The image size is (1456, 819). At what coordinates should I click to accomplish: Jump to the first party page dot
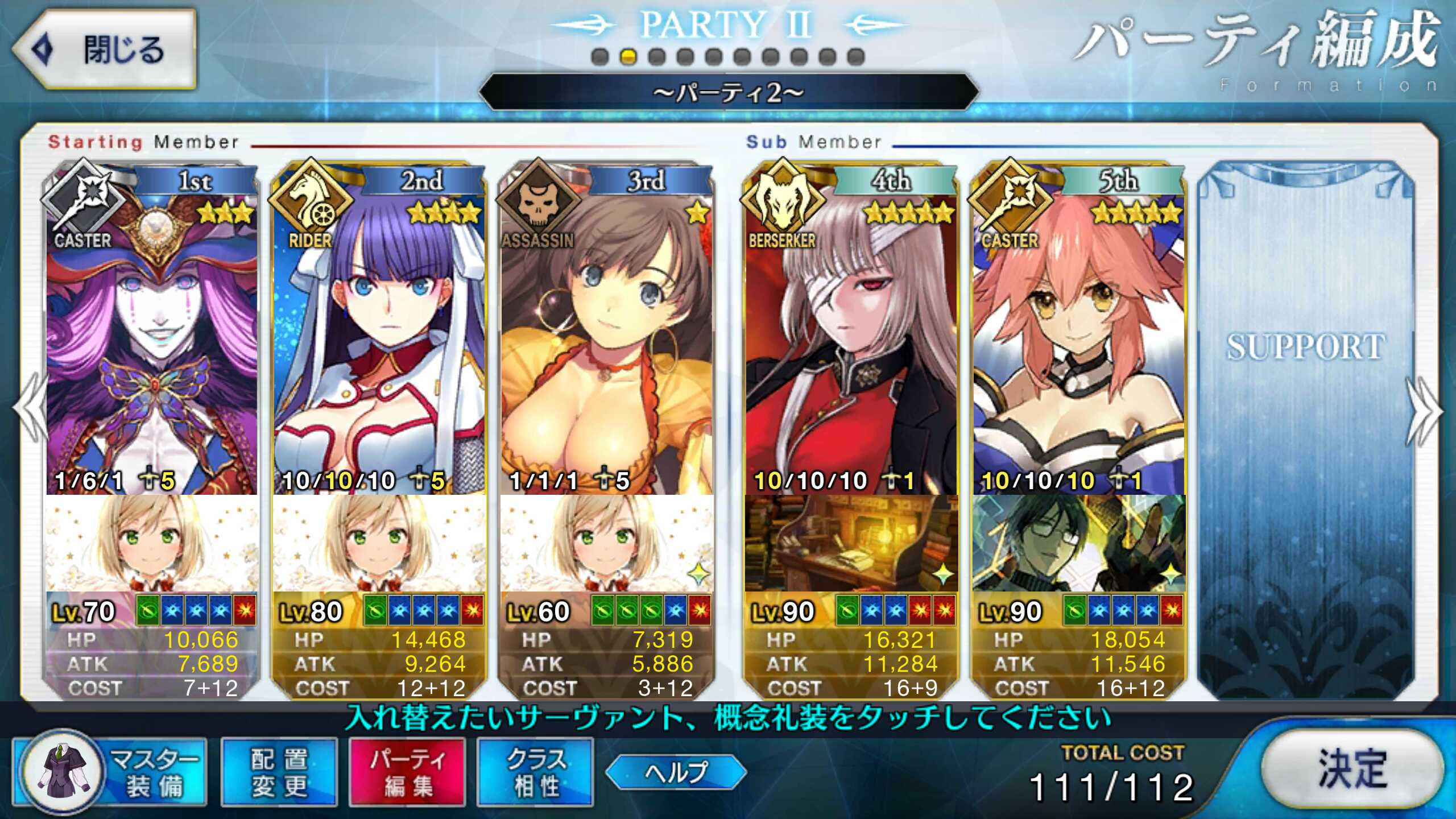[599, 57]
